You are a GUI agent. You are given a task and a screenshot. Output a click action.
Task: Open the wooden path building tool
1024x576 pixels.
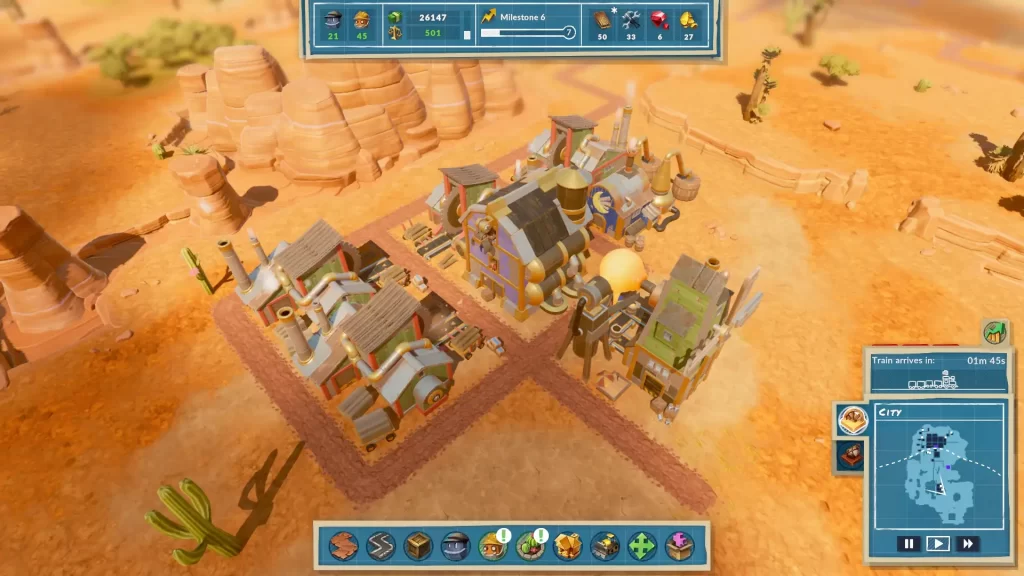pos(344,545)
